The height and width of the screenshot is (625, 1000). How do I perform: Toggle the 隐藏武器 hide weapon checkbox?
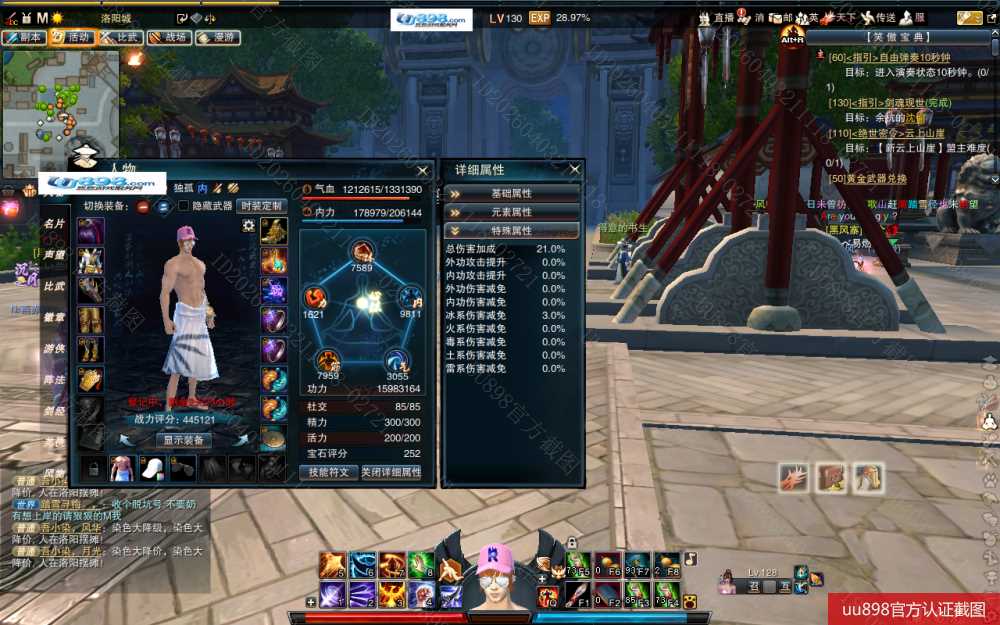(x=183, y=206)
